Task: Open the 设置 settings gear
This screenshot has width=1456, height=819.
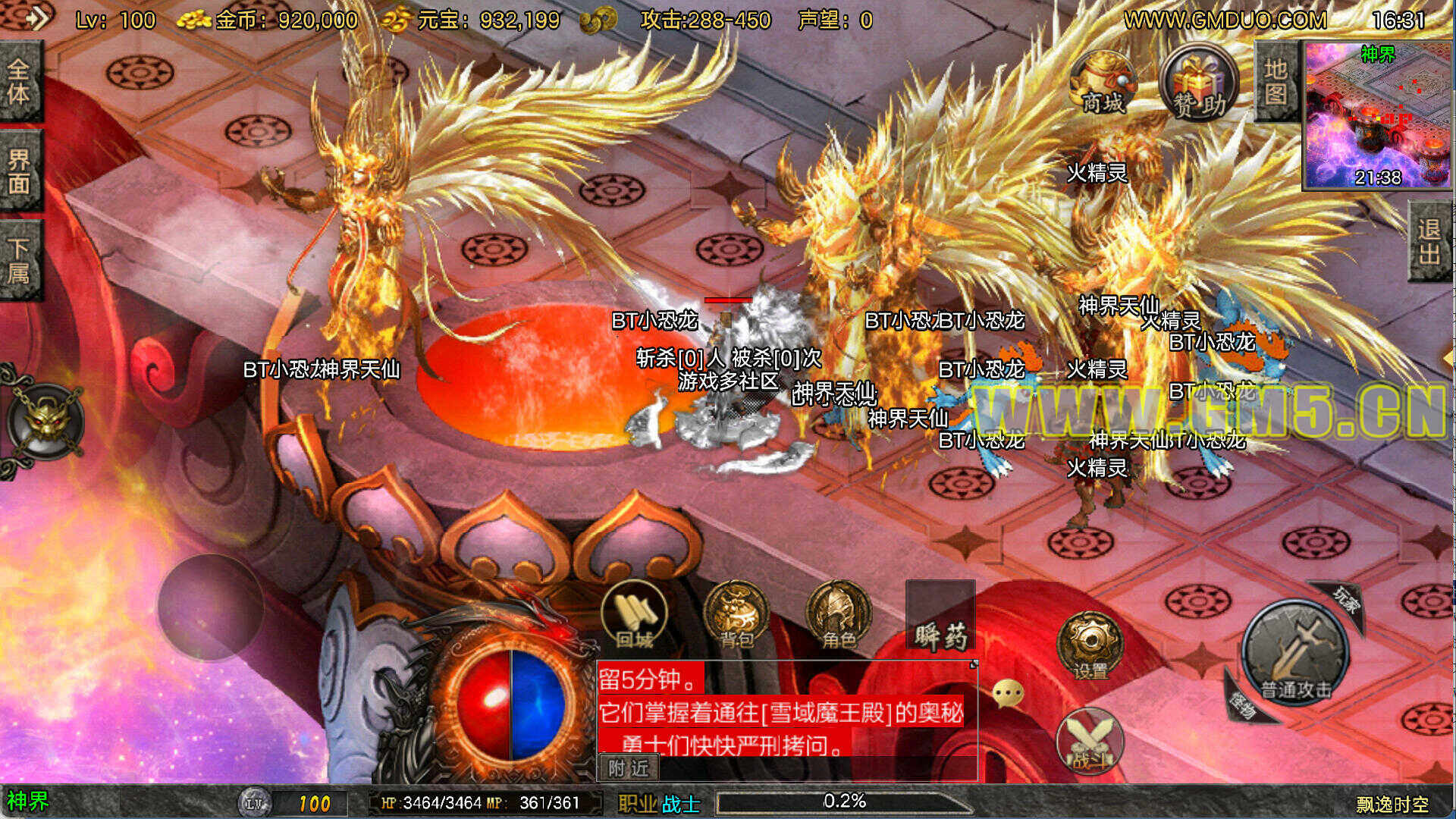Action: (1090, 646)
